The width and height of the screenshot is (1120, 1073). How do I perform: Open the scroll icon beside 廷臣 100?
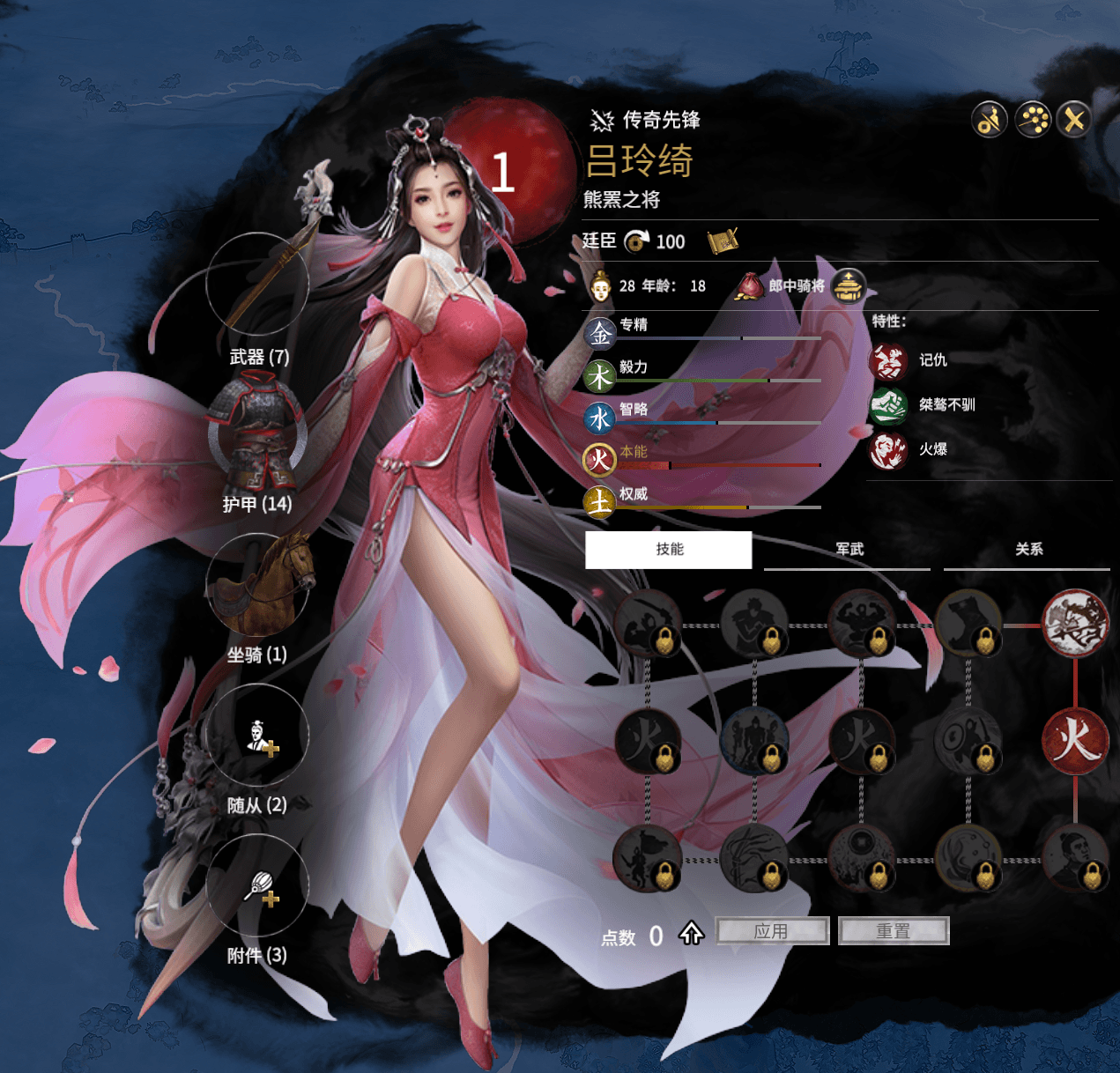(x=722, y=240)
